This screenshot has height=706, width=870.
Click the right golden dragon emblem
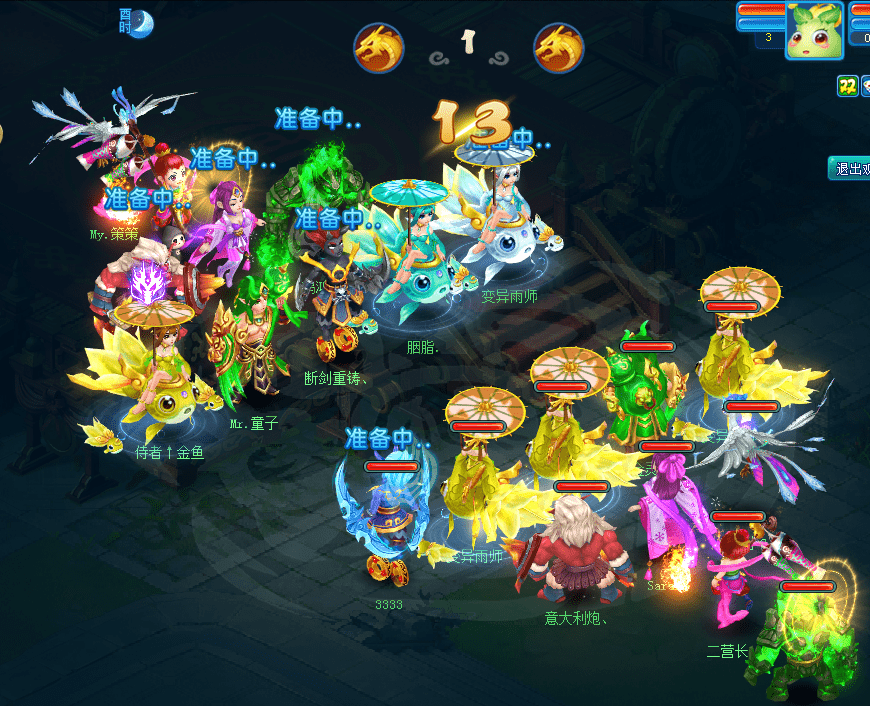[x=559, y=47]
